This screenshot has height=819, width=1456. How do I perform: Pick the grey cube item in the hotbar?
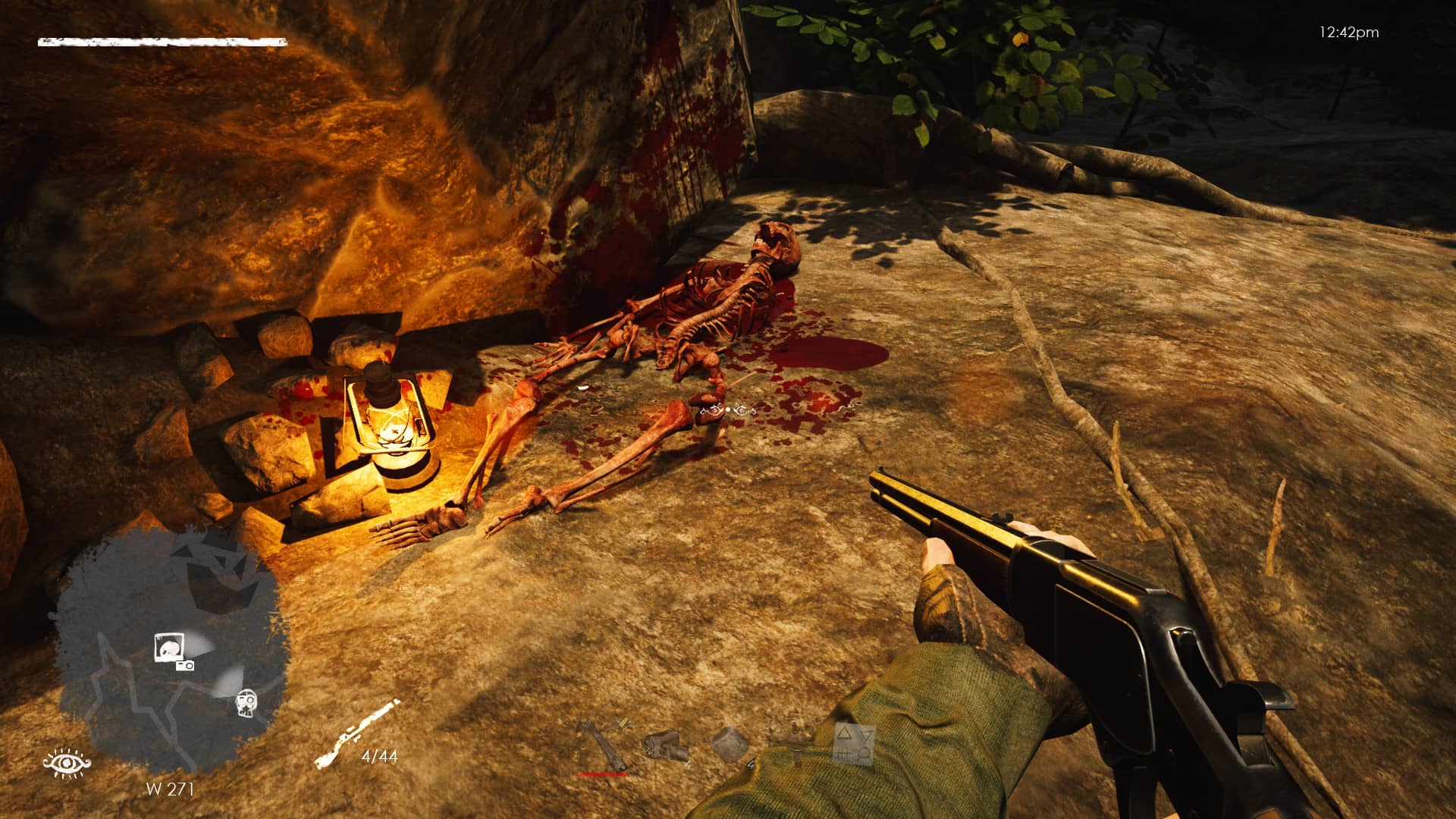[x=730, y=743]
